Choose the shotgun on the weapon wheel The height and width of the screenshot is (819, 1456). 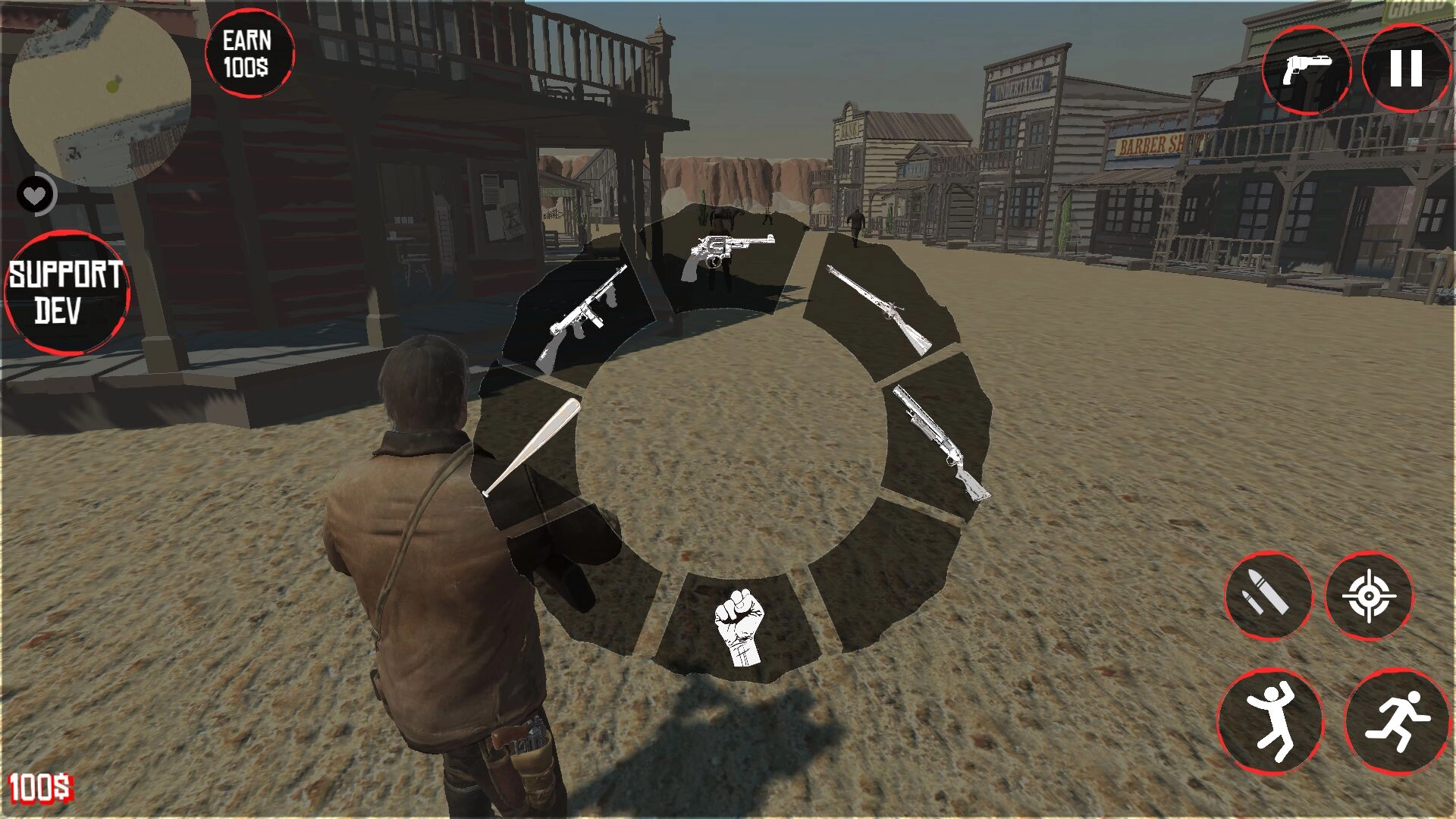click(937, 440)
